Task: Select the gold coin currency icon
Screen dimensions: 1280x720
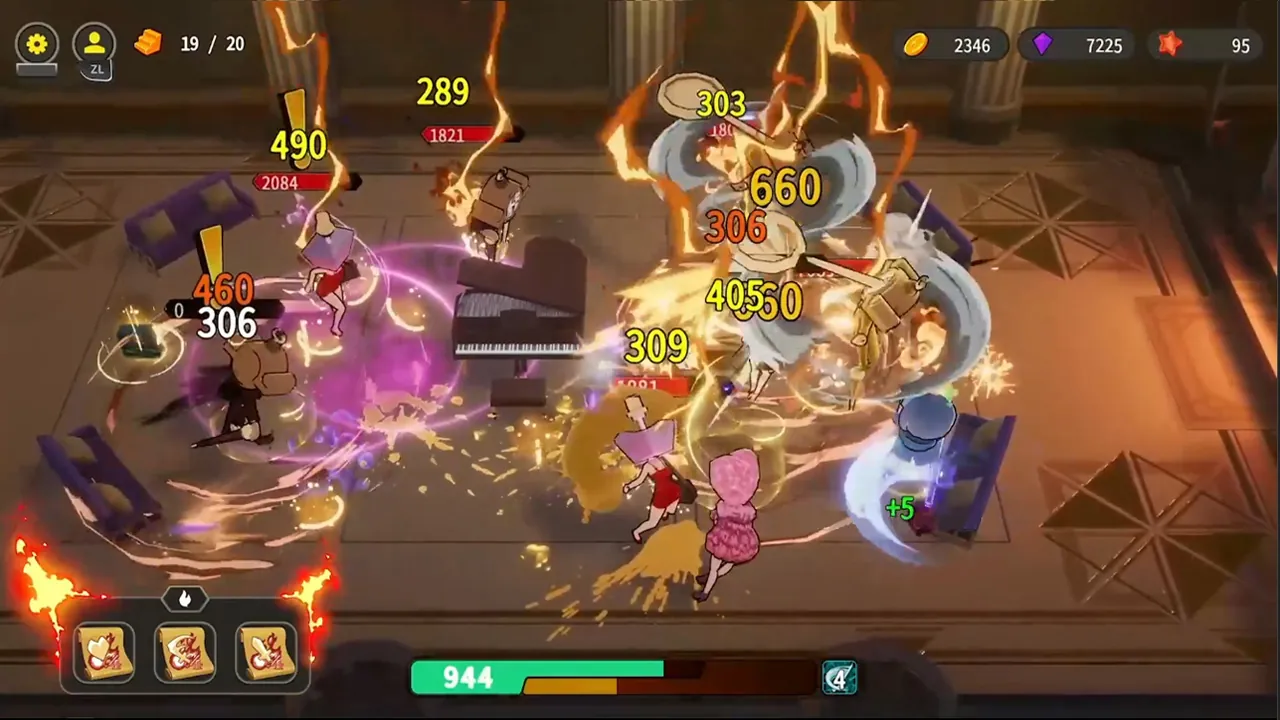Action: point(917,46)
